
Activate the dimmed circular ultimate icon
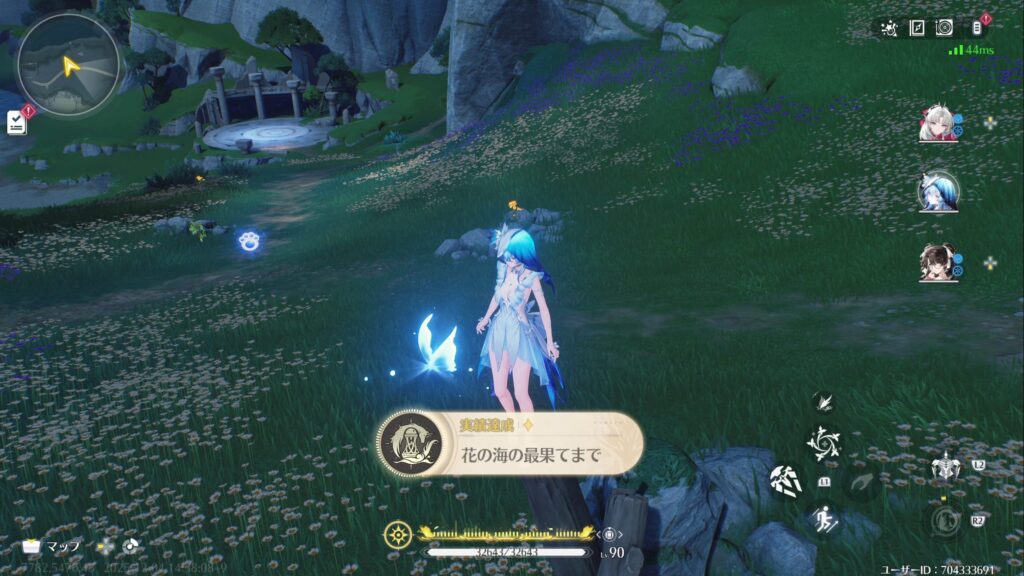[x=945, y=518]
